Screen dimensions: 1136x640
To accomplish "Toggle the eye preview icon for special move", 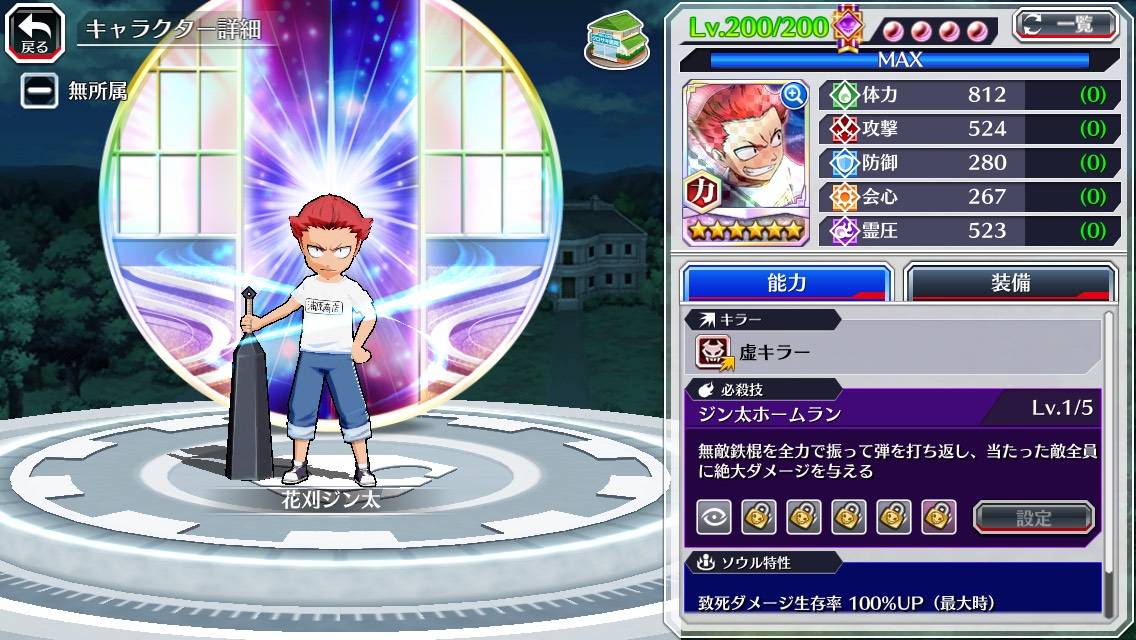I will pos(713,517).
